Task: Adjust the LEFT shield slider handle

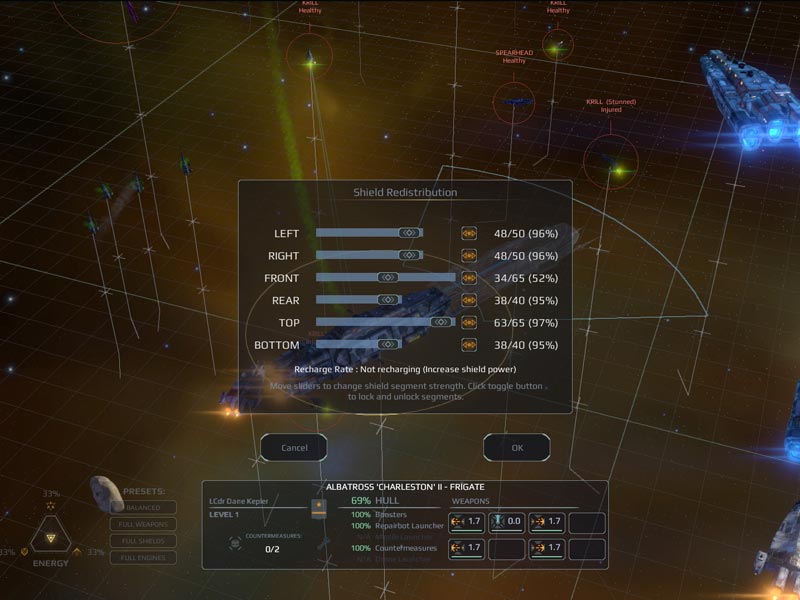Action: click(x=408, y=233)
